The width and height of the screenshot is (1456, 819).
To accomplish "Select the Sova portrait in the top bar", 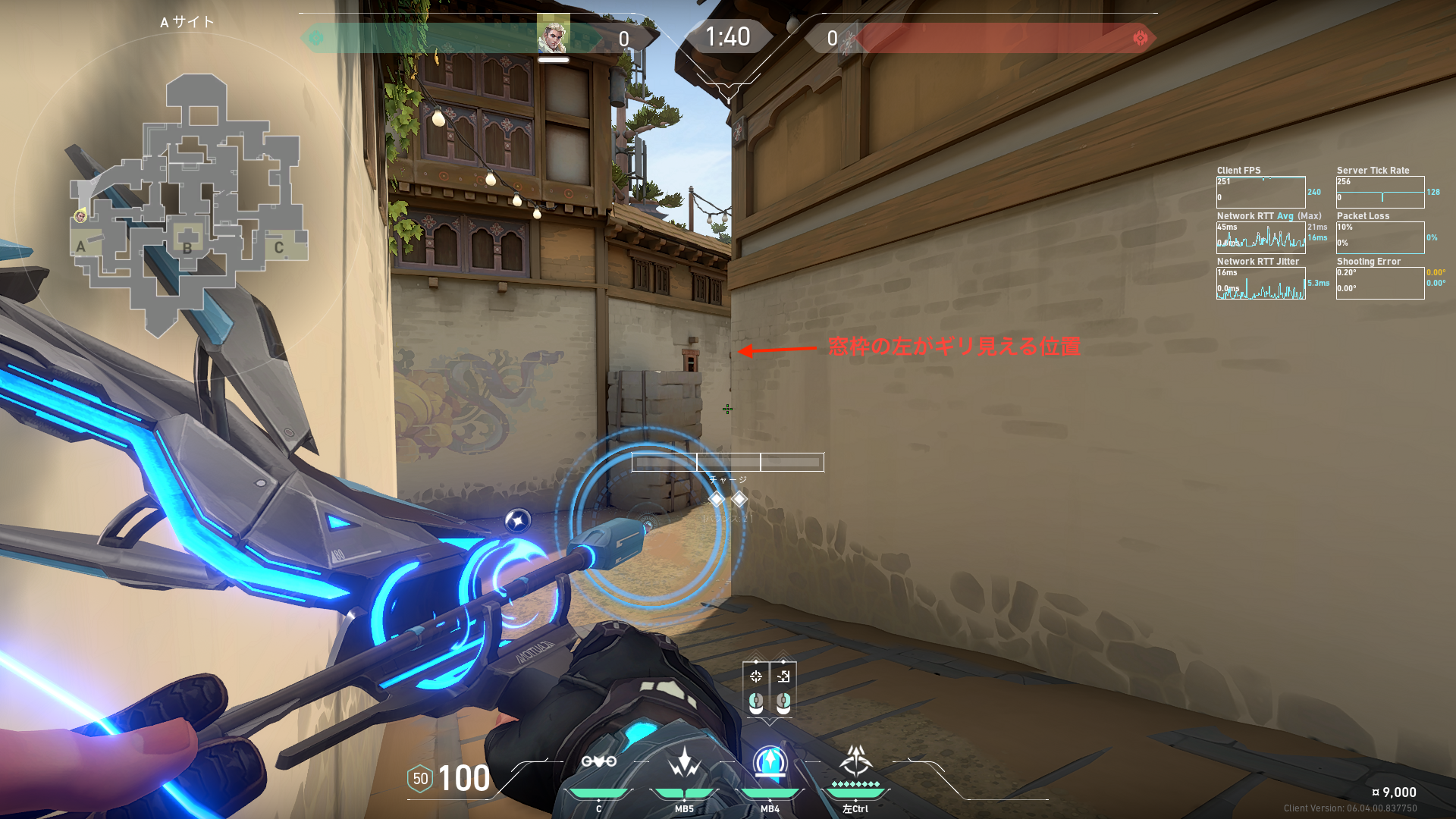I will pyautogui.click(x=553, y=36).
